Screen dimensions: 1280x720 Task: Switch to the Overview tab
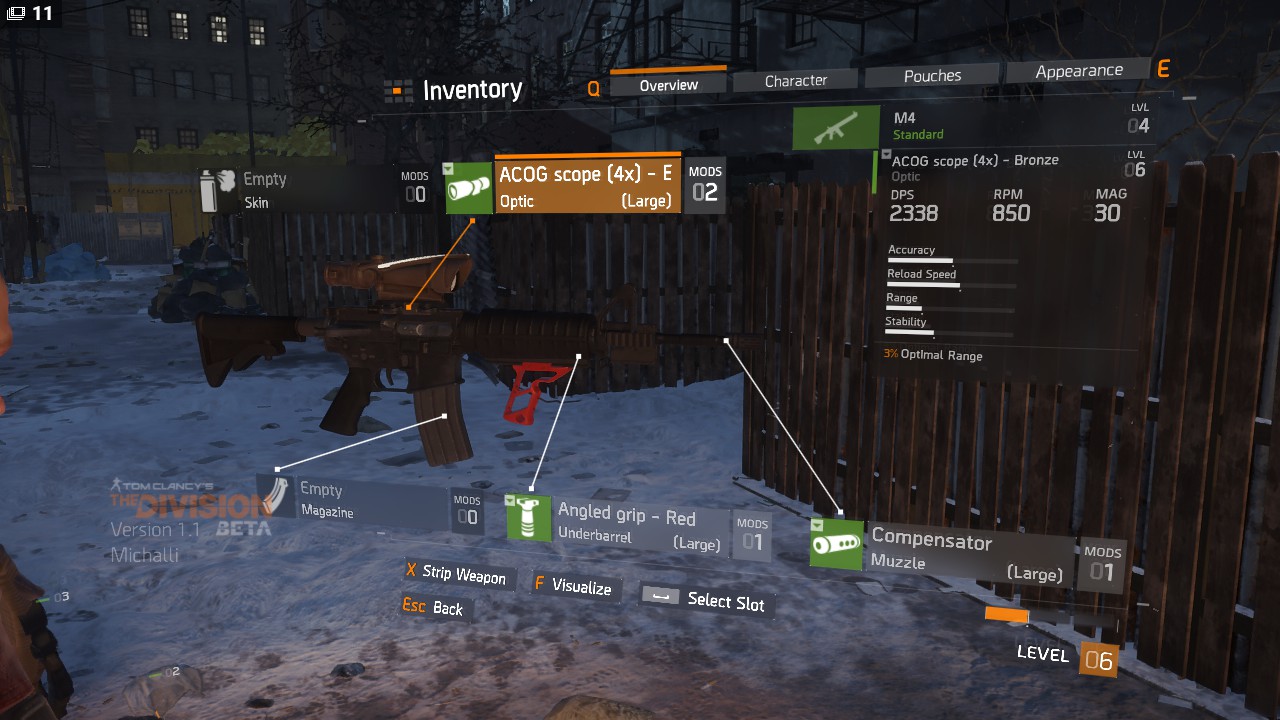click(668, 85)
